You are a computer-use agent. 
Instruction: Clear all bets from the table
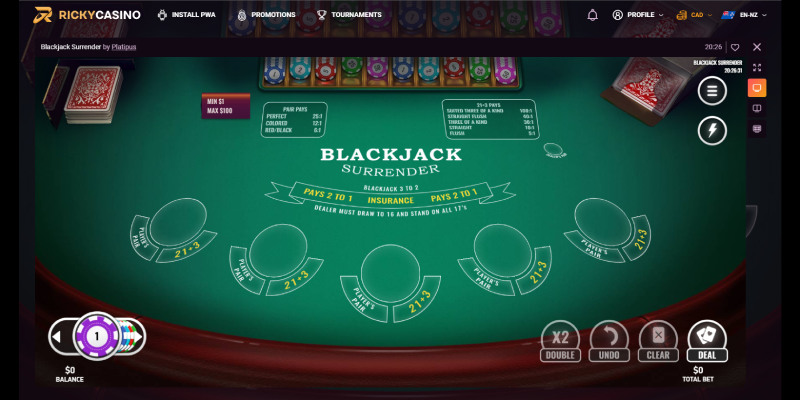coord(658,339)
